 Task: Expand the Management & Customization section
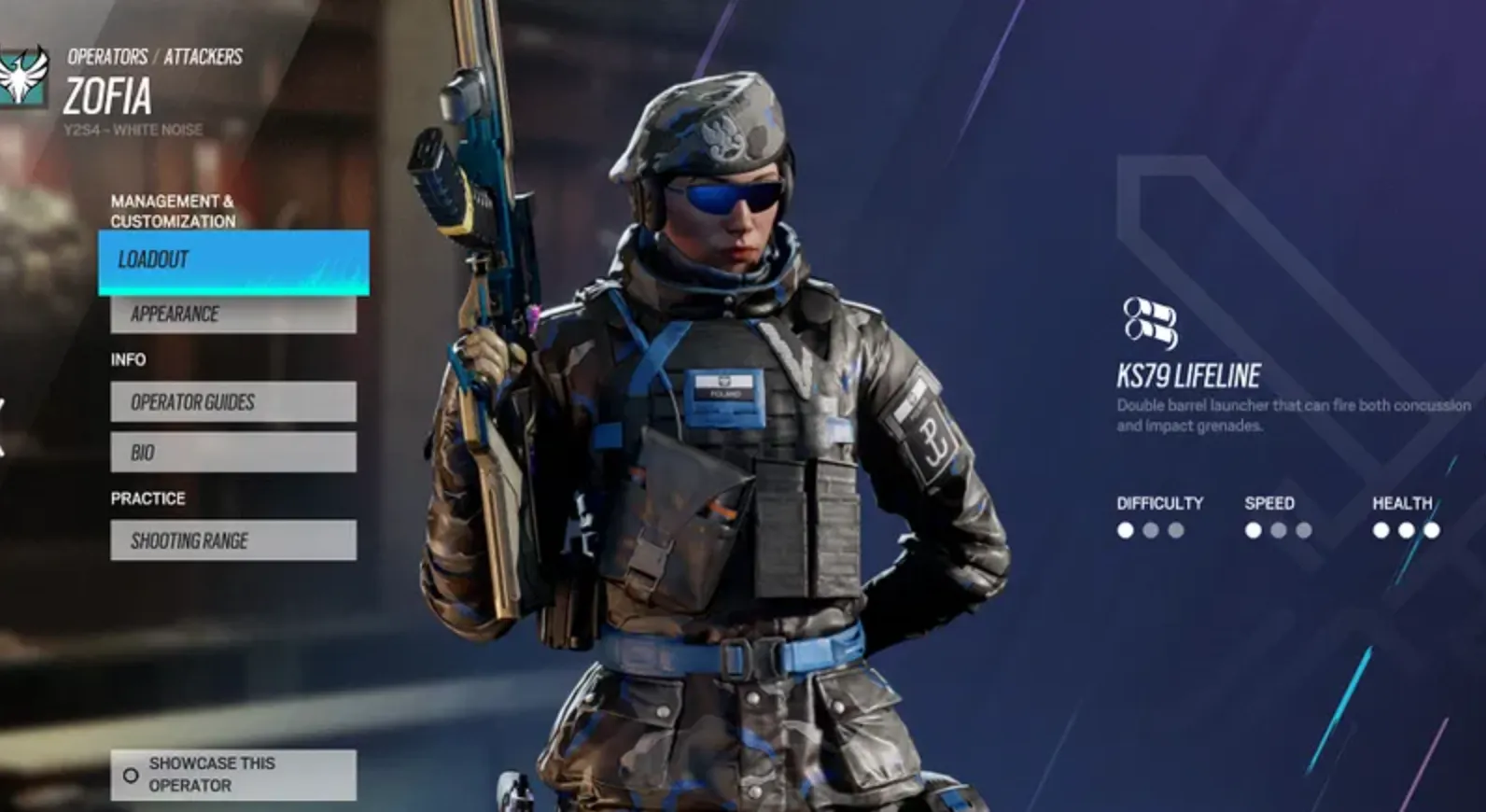click(174, 211)
